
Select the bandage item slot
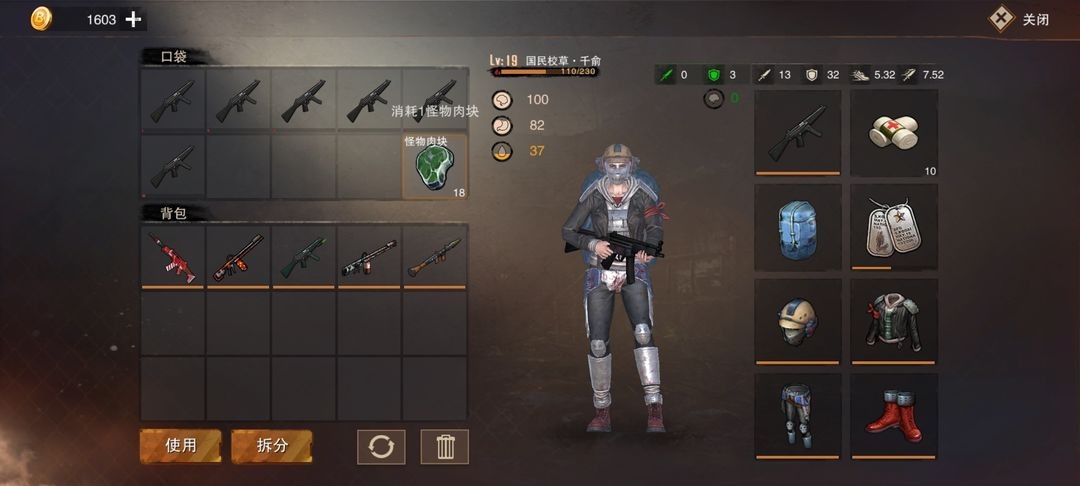click(894, 132)
